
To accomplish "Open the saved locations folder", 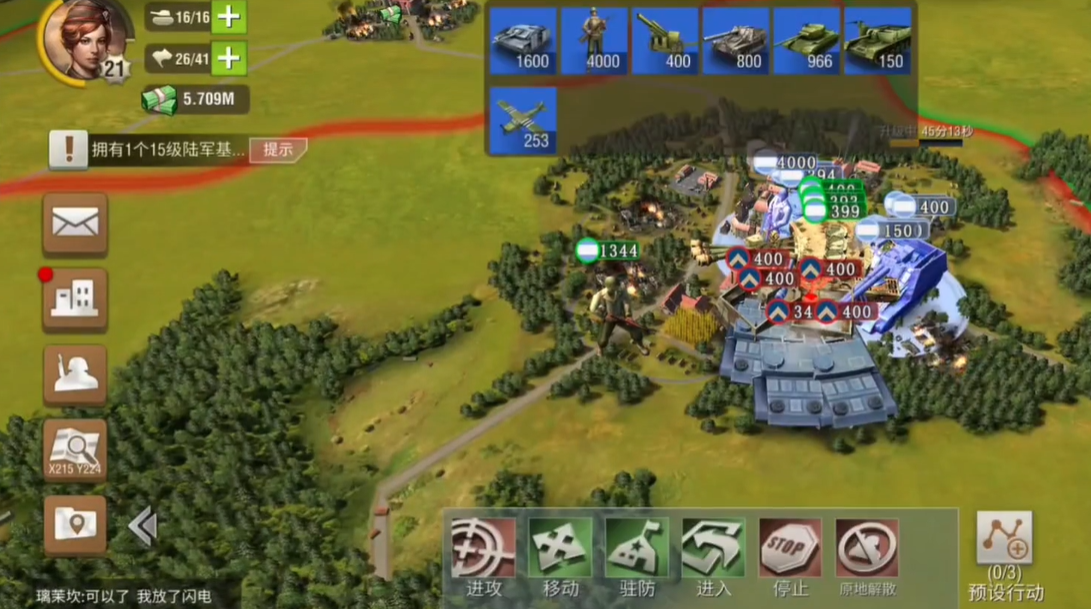I will point(75,524).
